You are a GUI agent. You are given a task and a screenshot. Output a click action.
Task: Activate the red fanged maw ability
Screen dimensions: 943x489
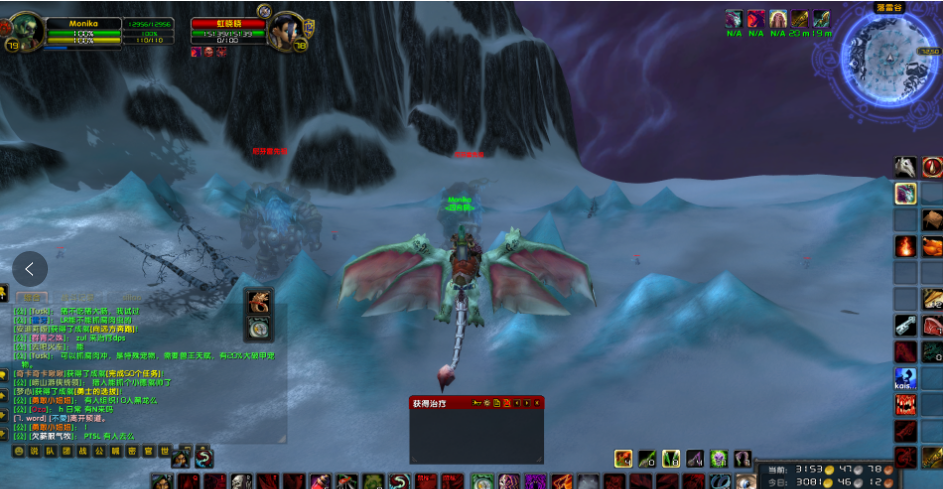click(x=905, y=404)
